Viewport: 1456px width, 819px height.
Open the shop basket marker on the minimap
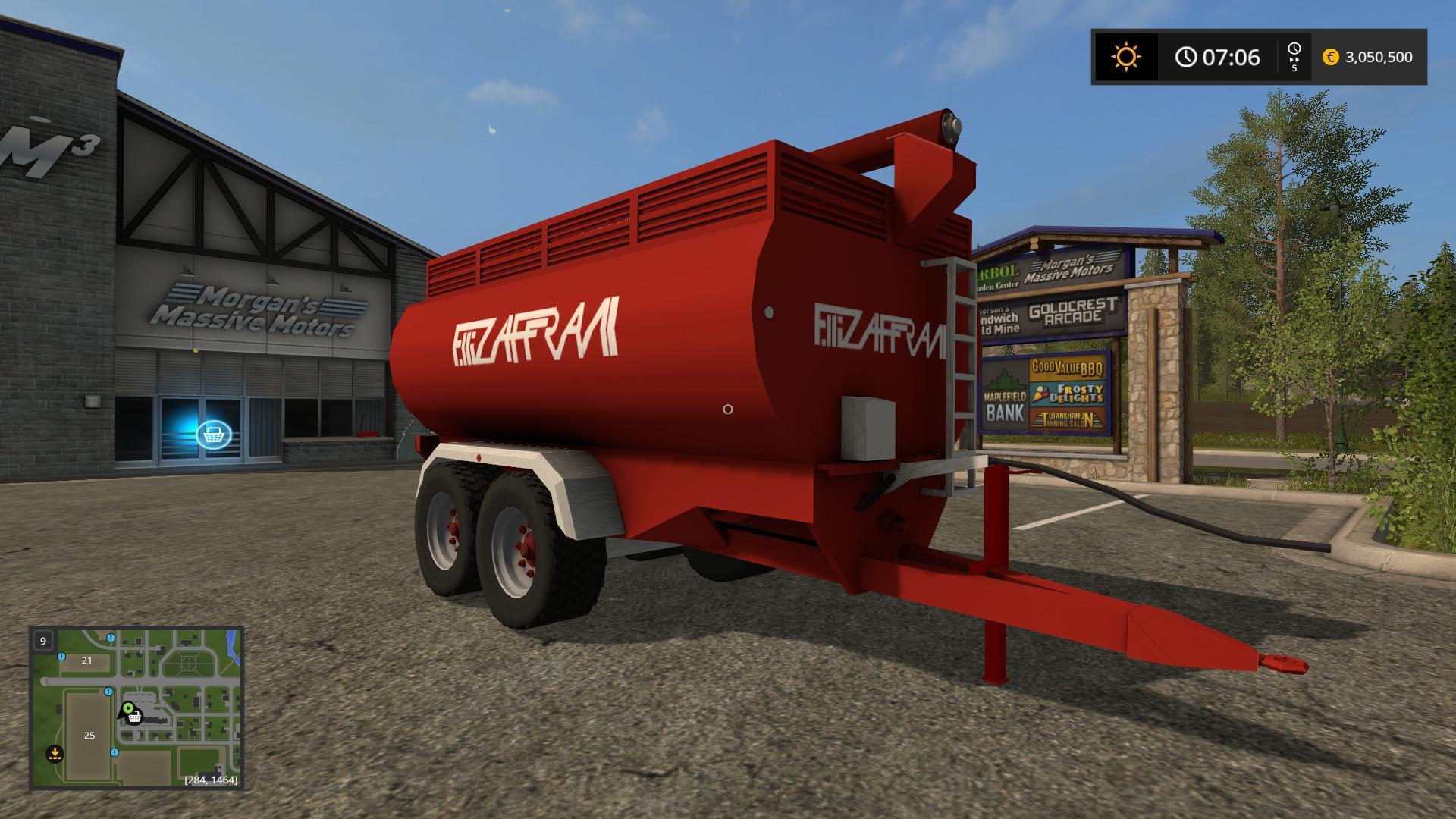point(135,718)
